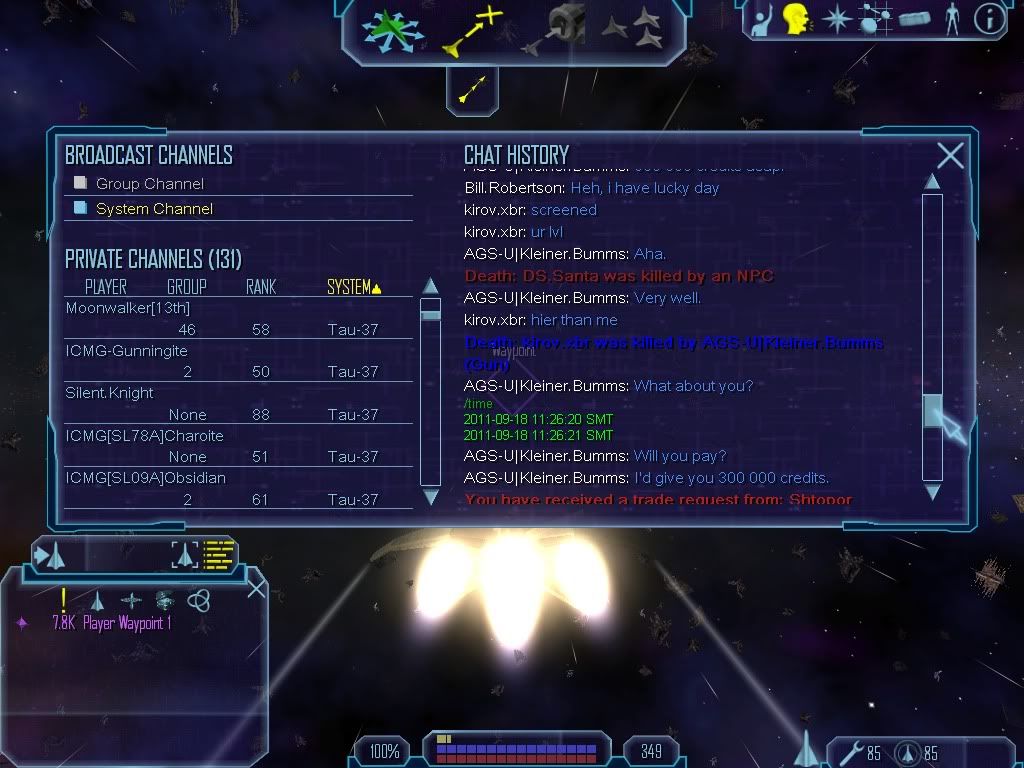Close the target list panel
This screenshot has height=768, width=1024.
click(256, 588)
